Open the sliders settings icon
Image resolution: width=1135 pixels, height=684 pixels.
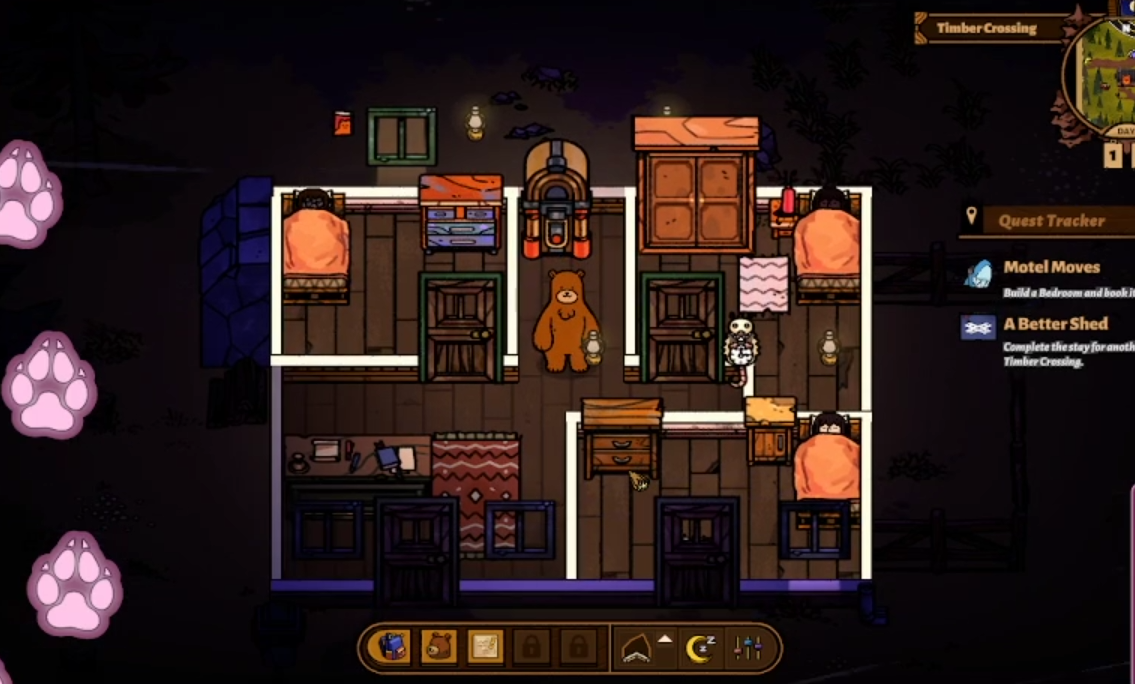[748, 649]
